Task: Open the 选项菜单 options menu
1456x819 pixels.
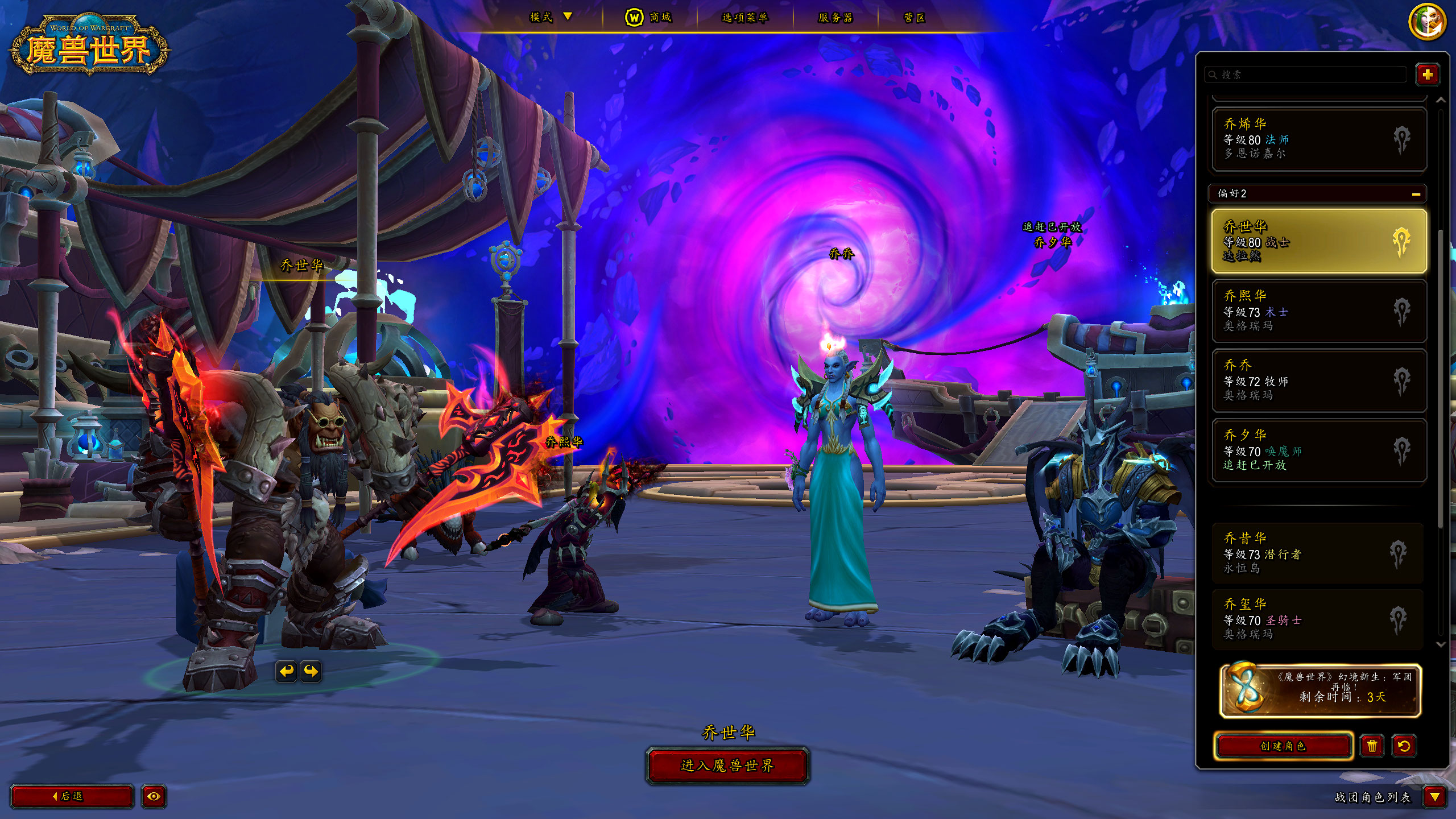Action: 744,18
